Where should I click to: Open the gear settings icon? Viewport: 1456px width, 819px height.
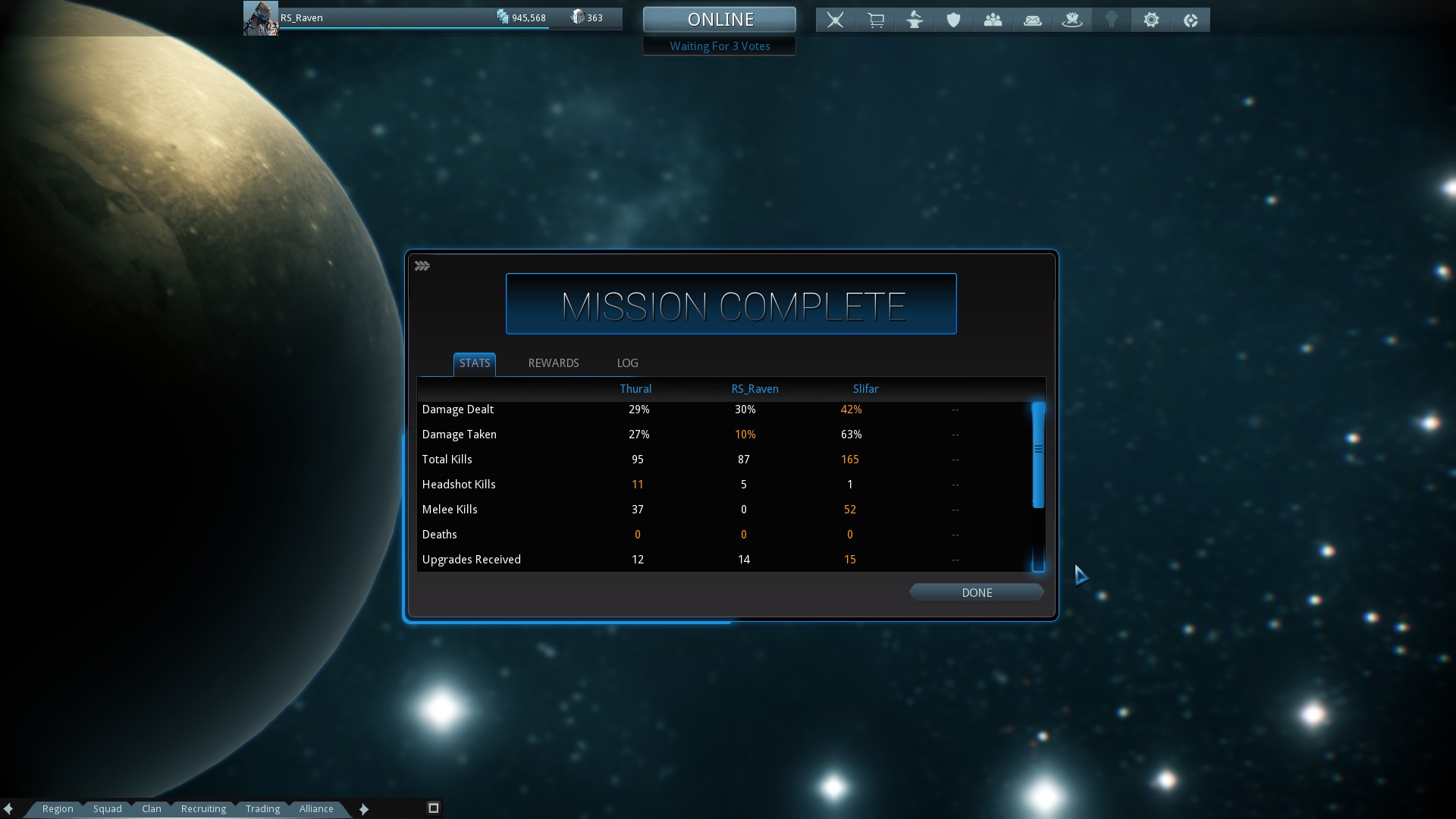click(x=1150, y=20)
